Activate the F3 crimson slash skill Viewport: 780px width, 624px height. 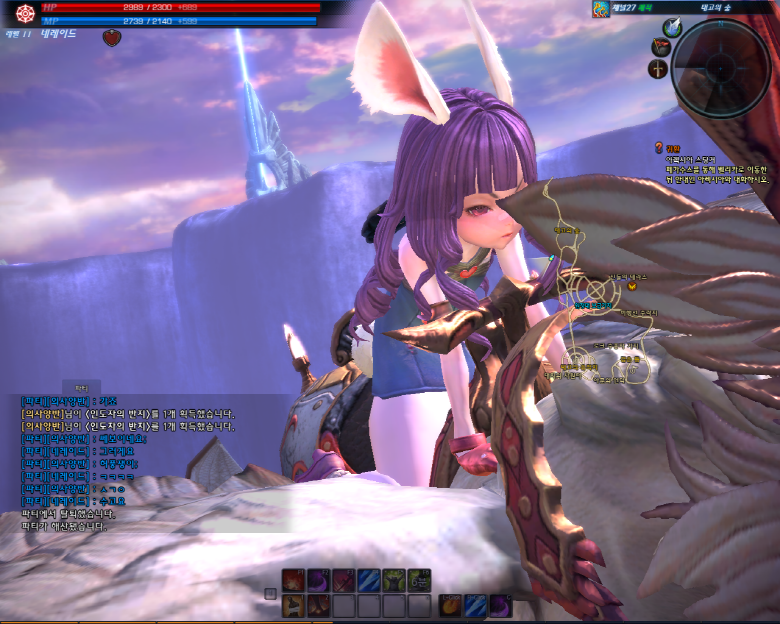[x=344, y=580]
